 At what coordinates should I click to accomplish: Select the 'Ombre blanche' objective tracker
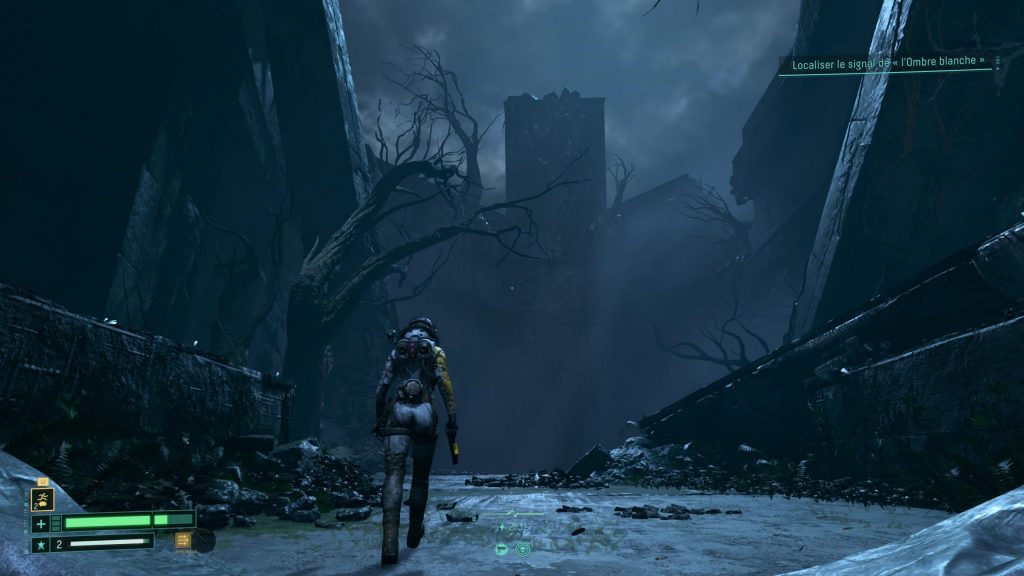pos(886,61)
